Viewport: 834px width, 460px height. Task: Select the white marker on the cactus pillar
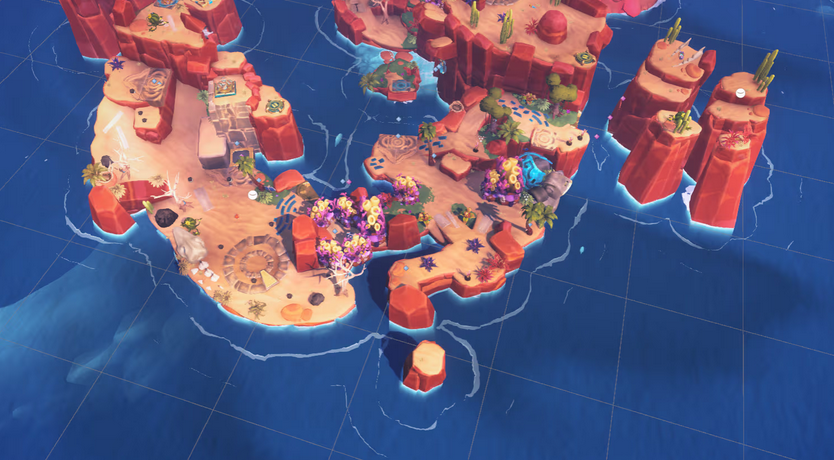point(740,92)
